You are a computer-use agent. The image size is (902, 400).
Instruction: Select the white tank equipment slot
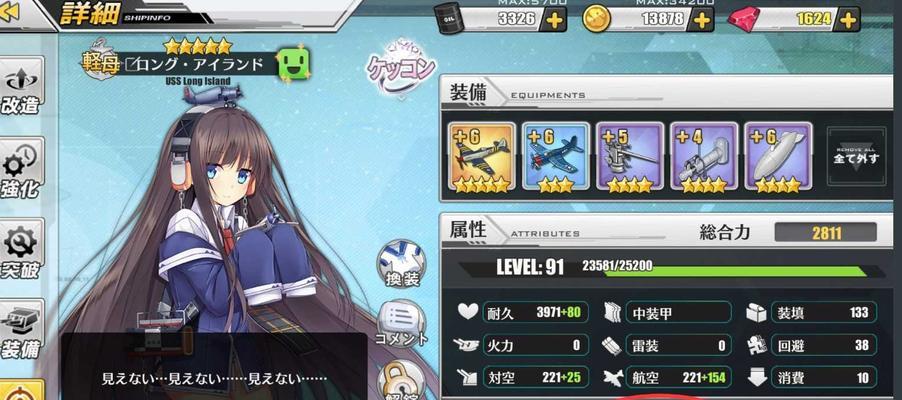(x=778, y=155)
